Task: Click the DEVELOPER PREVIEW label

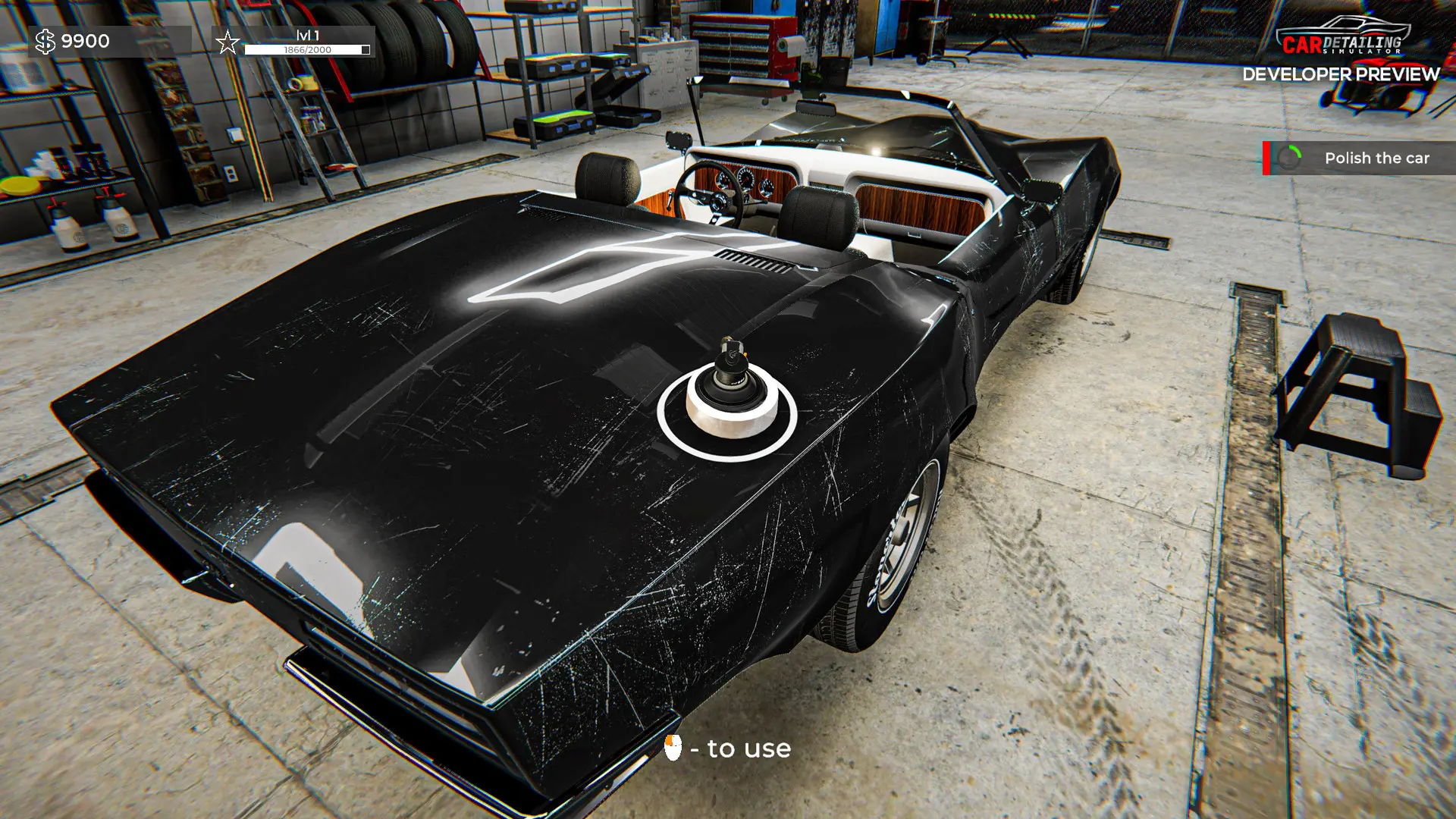Action: click(1341, 74)
